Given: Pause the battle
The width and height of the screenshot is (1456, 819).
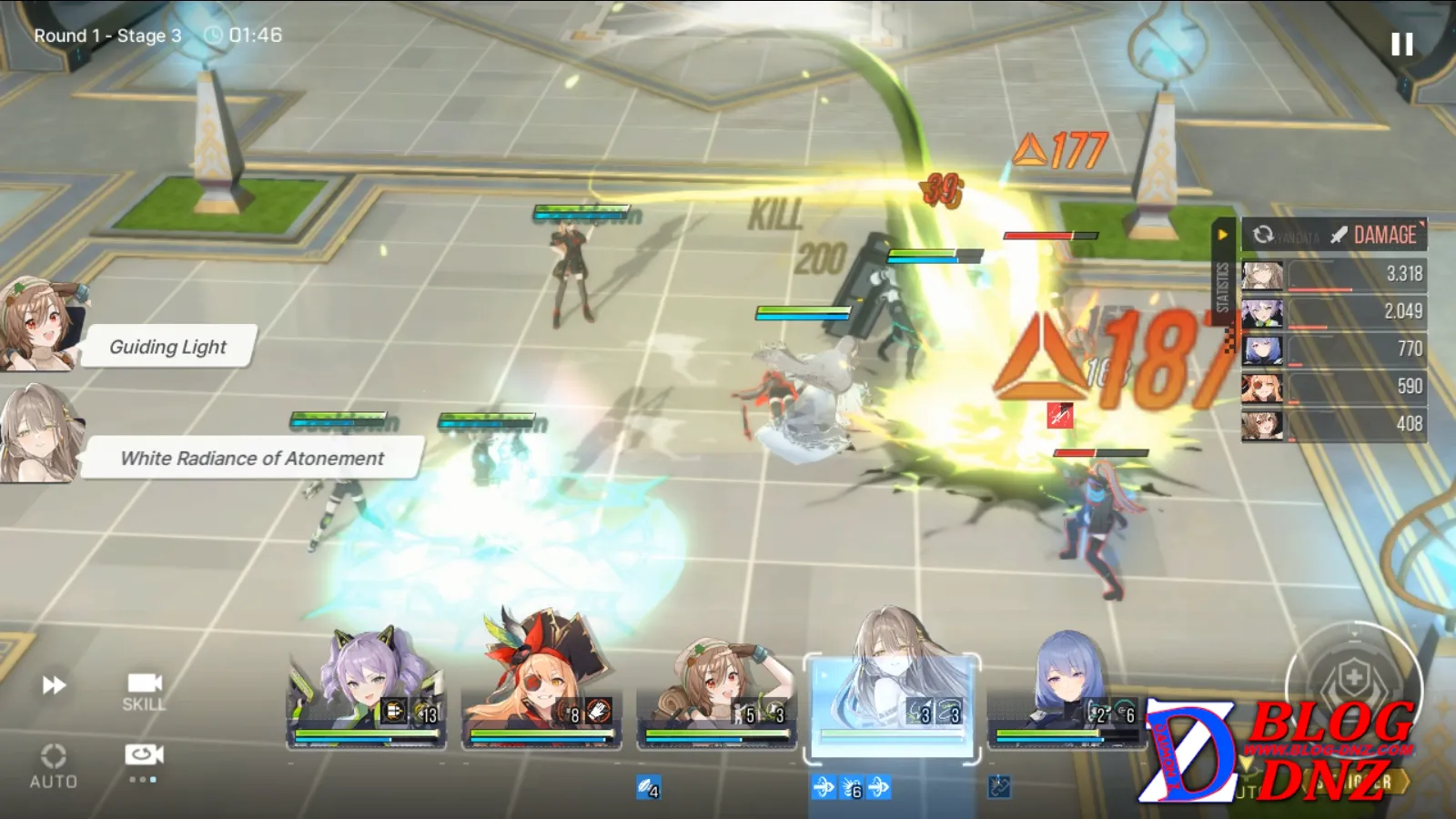Looking at the screenshot, I should [x=1401, y=44].
